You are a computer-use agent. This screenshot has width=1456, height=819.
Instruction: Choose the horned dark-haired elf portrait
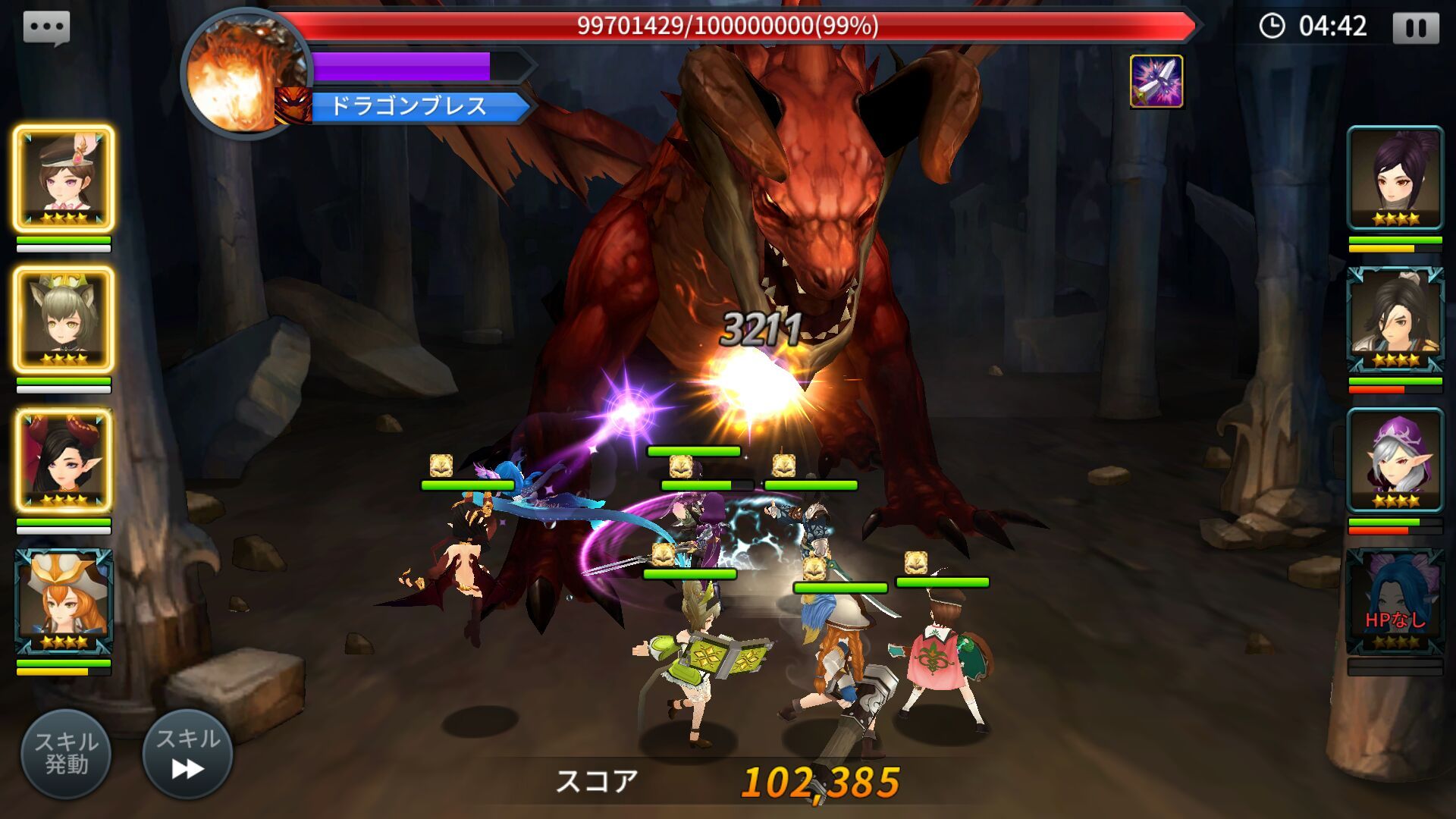64,460
